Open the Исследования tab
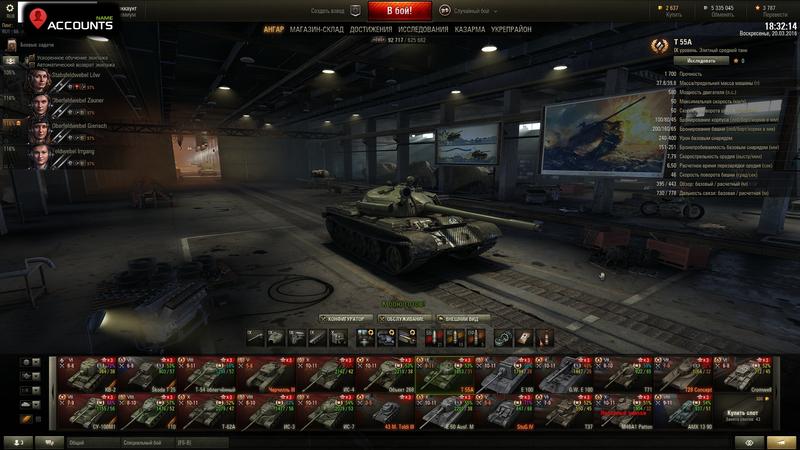 click(x=424, y=30)
